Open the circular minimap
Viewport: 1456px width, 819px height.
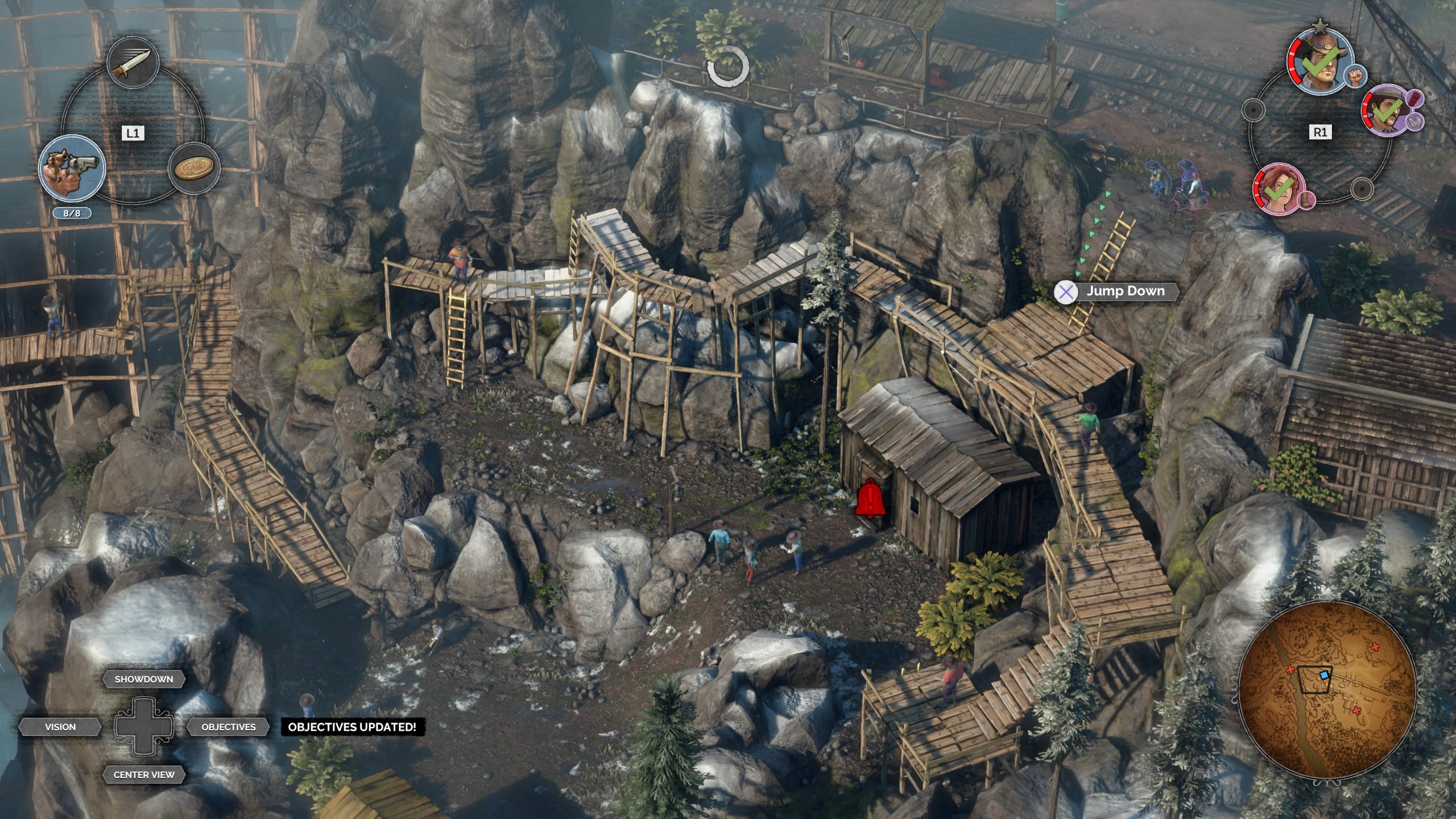tap(1326, 689)
